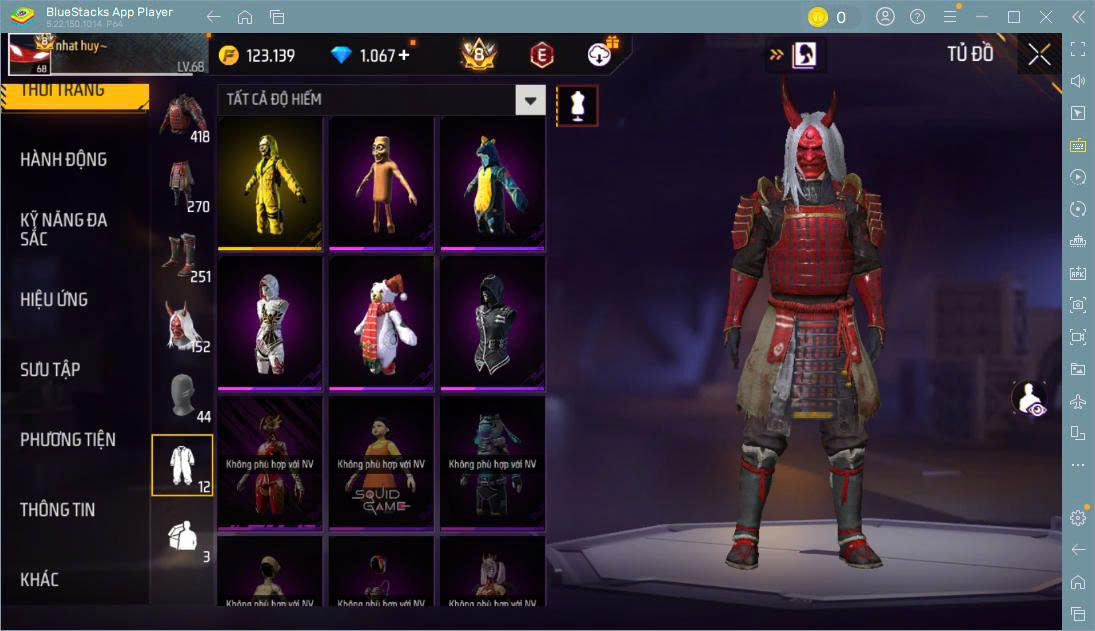Switch to Kỹ Năng Đa Sắc tab

tap(64, 229)
